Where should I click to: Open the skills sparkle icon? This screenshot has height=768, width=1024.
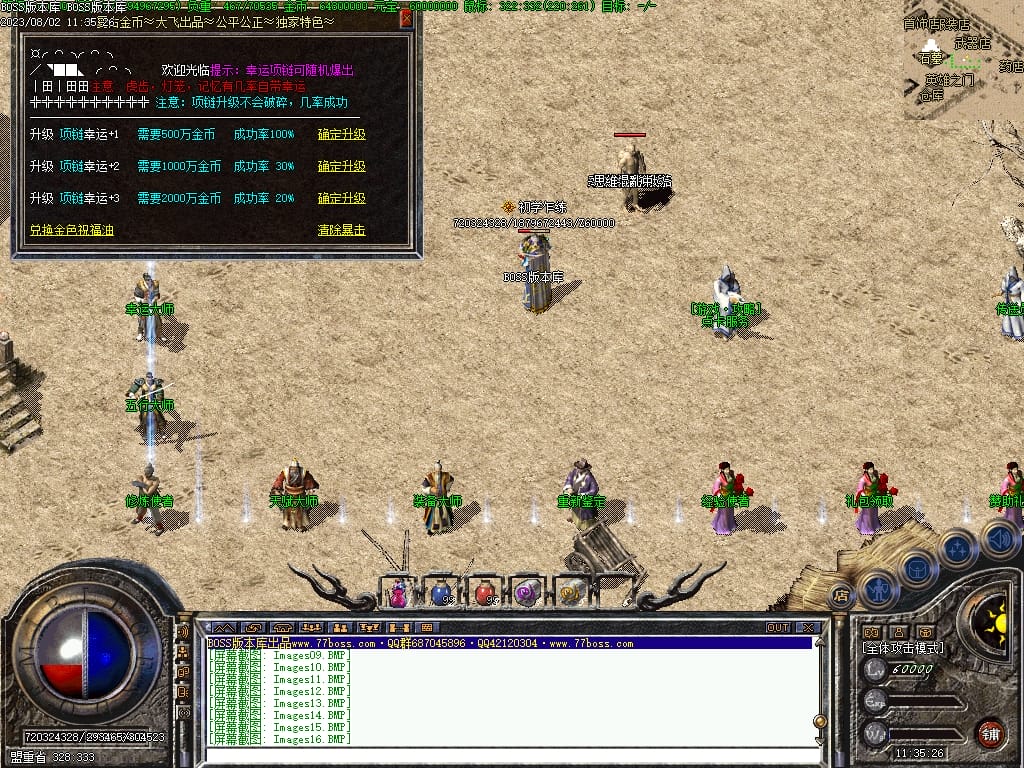(957, 549)
